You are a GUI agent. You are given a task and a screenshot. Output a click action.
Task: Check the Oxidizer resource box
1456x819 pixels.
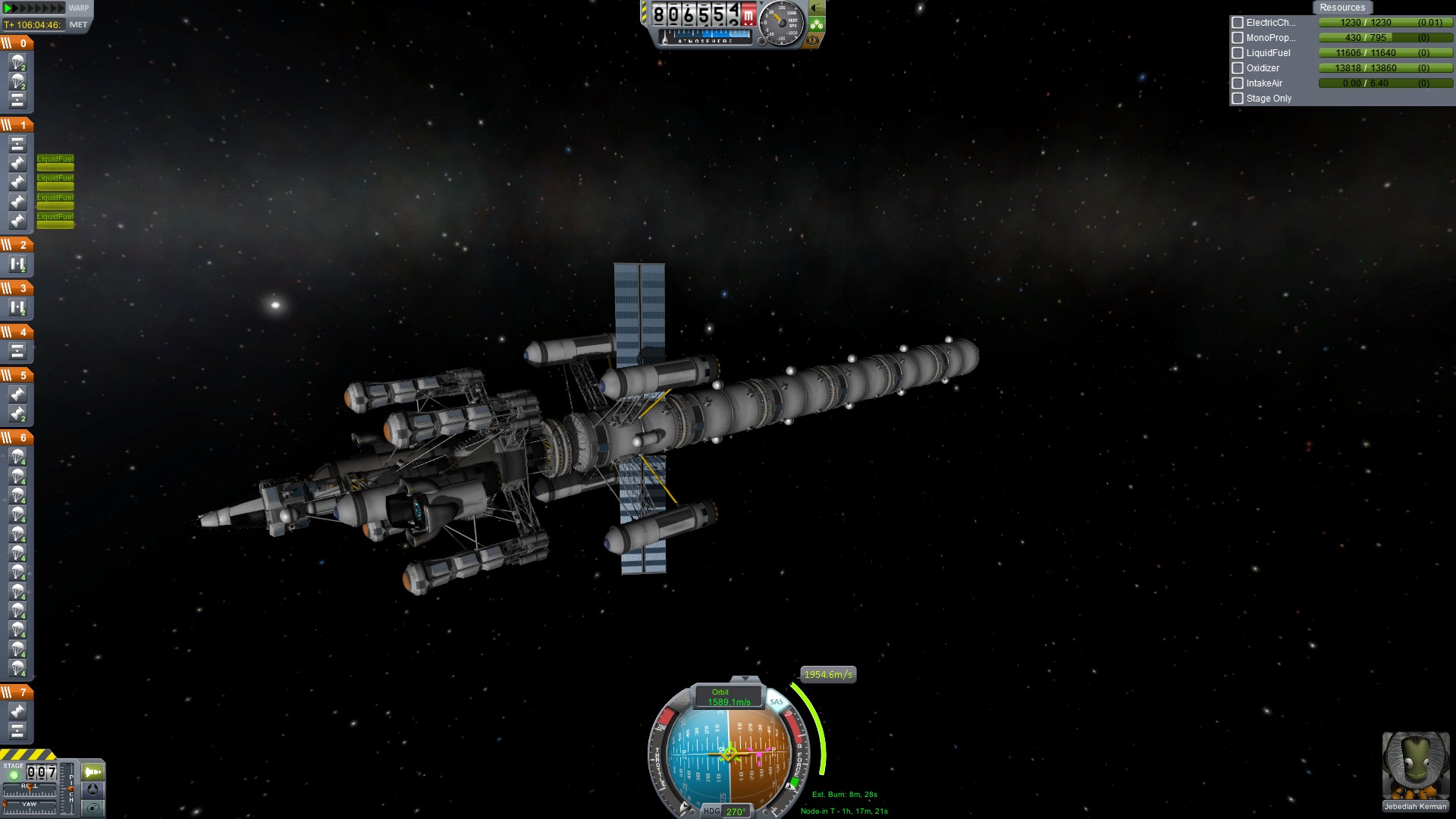[1238, 68]
